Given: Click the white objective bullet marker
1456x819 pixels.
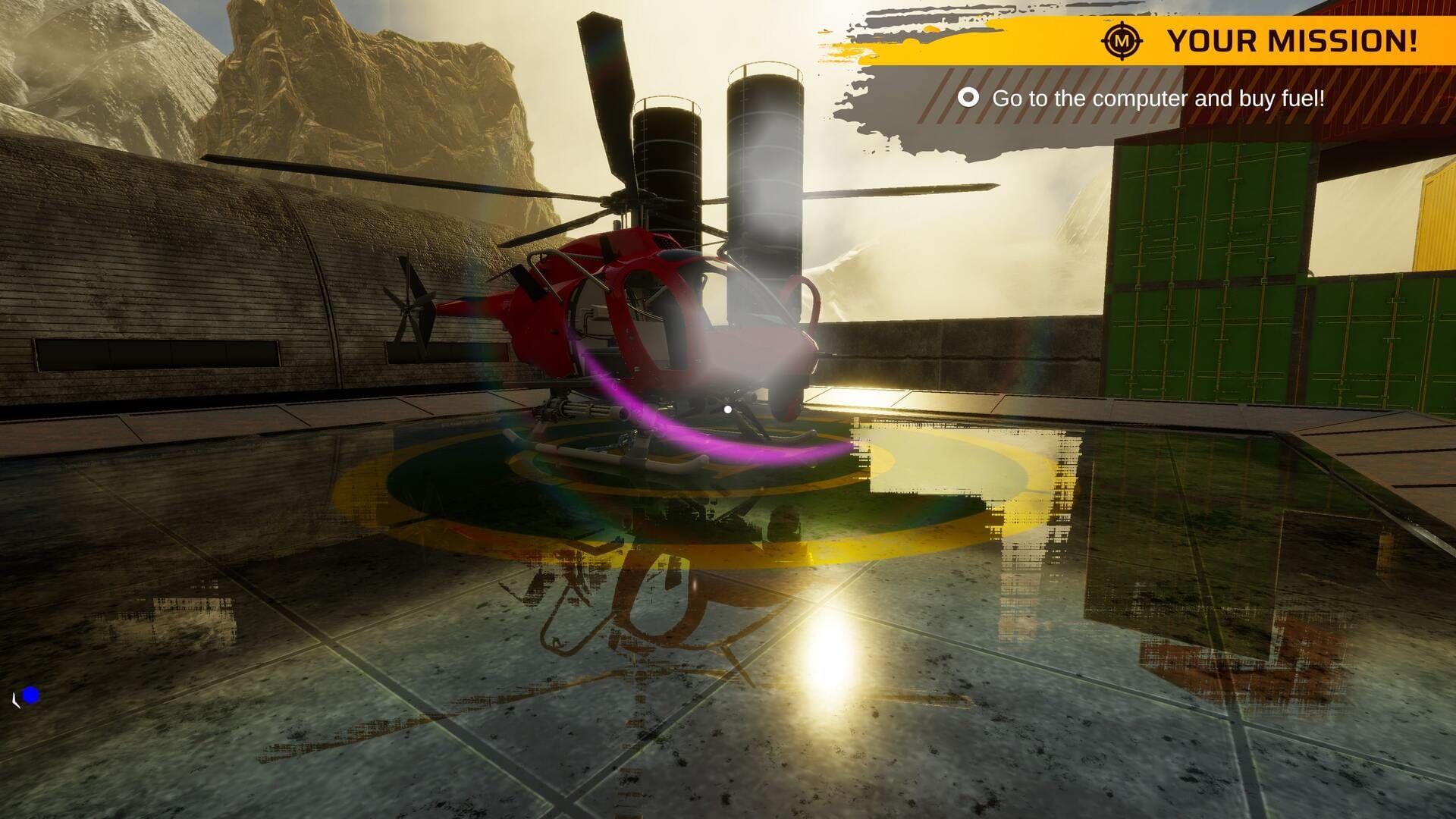Looking at the screenshot, I should [968, 98].
